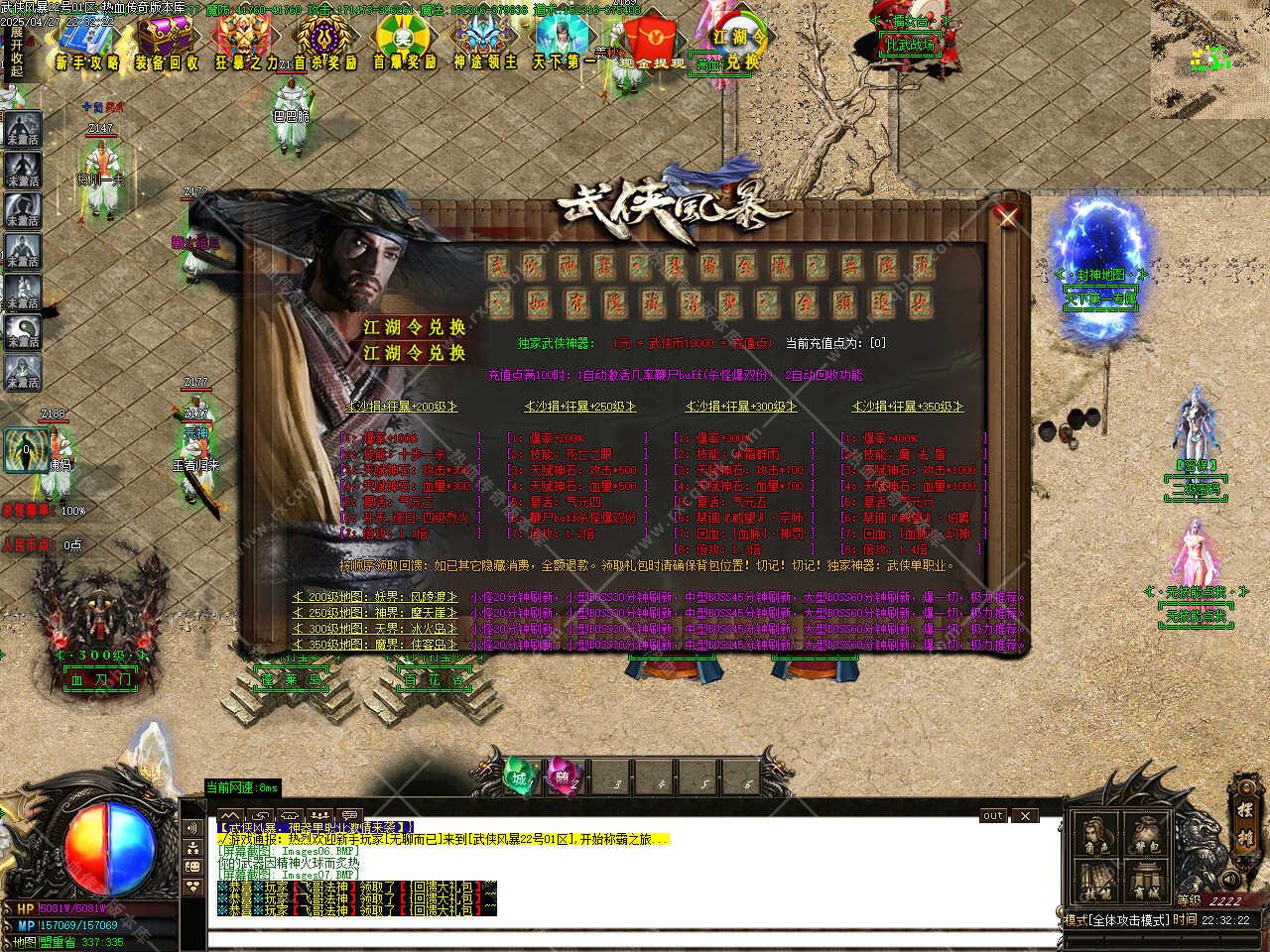Use the green 城 hotbar item
Screen dimensions: 1270x952
(x=520, y=778)
